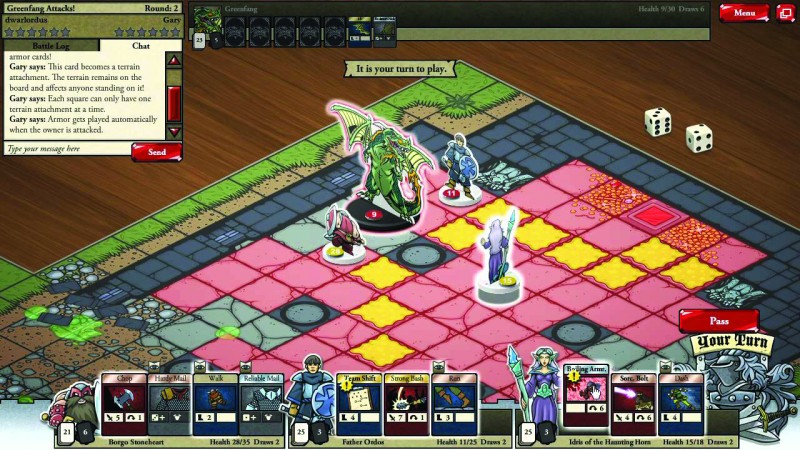Image resolution: width=800 pixels, height=450 pixels.
Task: Open the red Menu button
Action: pos(744,12)
